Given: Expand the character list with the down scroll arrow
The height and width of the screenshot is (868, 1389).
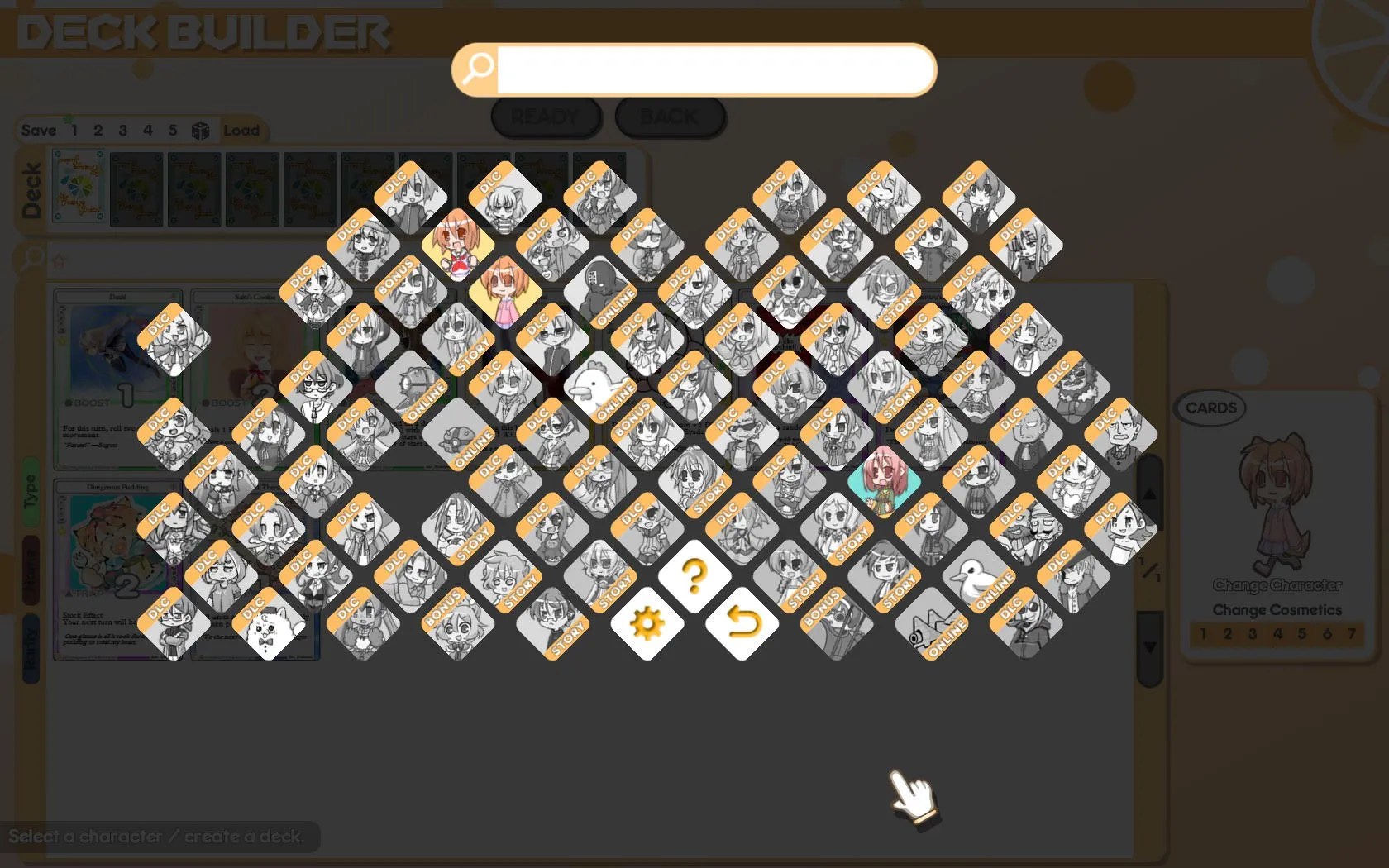Looking at the screenshot, I should pyautogui.click(x=1151, y=647).
